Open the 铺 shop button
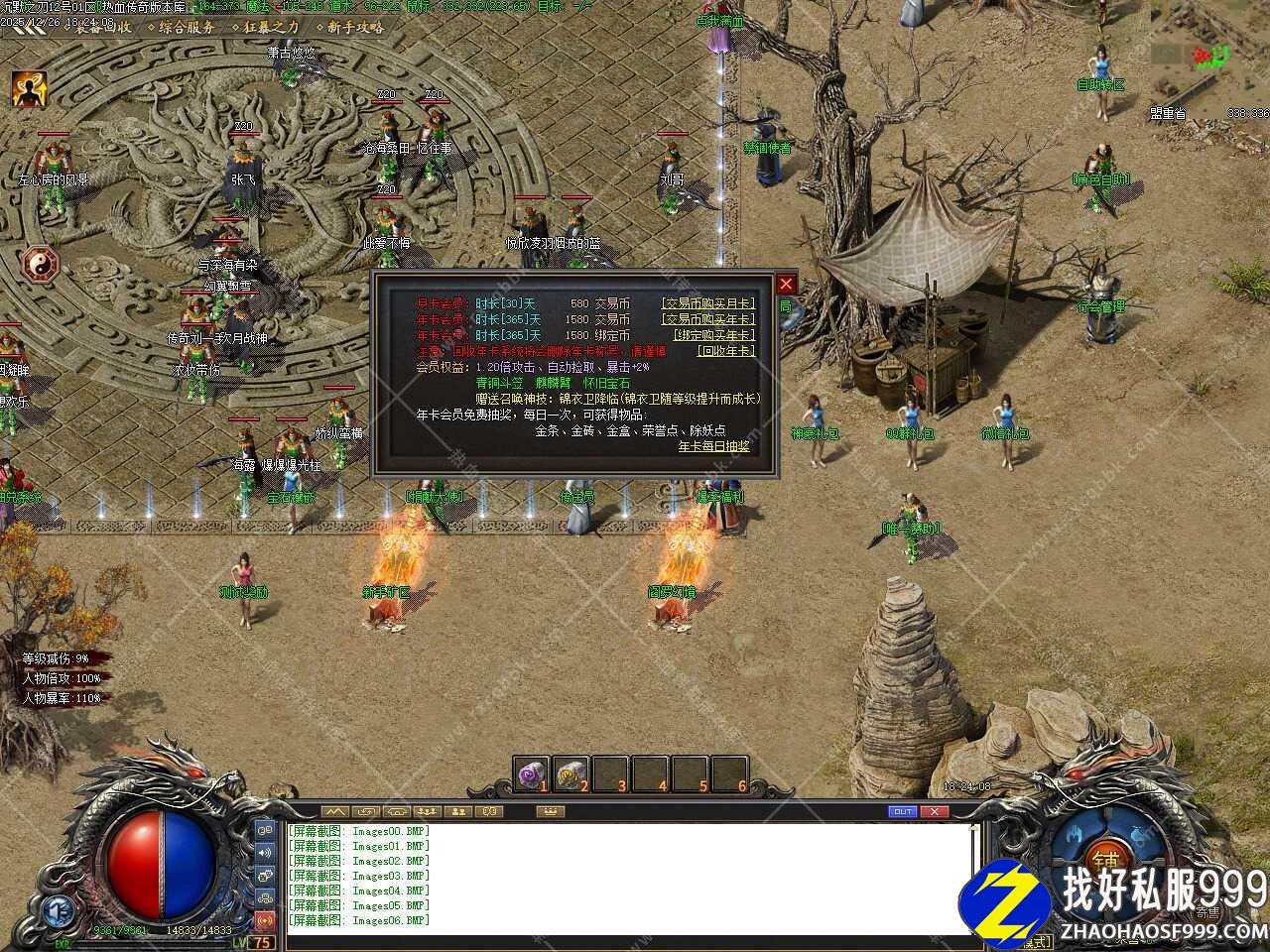The width and height of the screenshot is (1270, 952). pos(1103,858)
